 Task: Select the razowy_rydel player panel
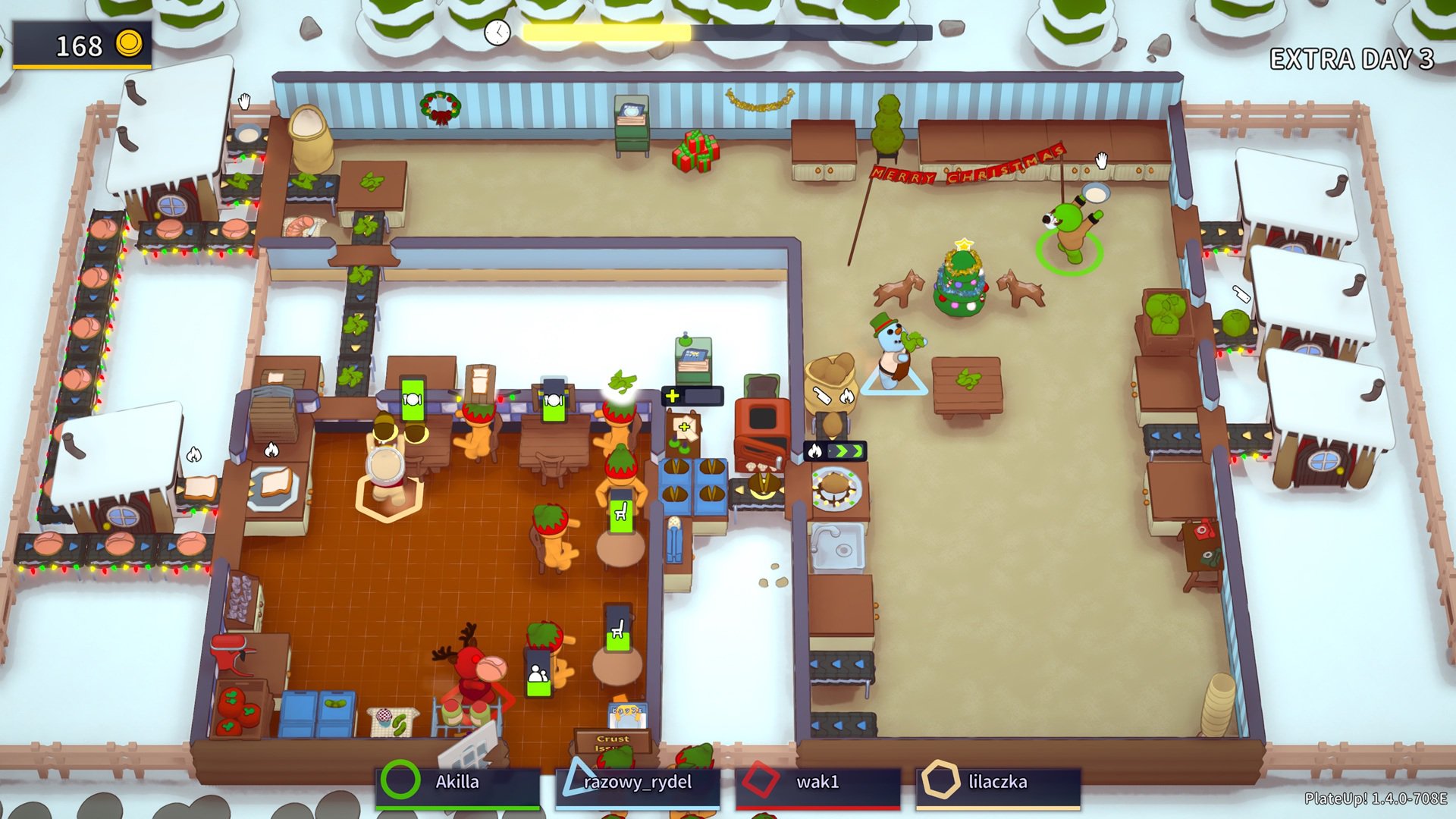[637, 784]
